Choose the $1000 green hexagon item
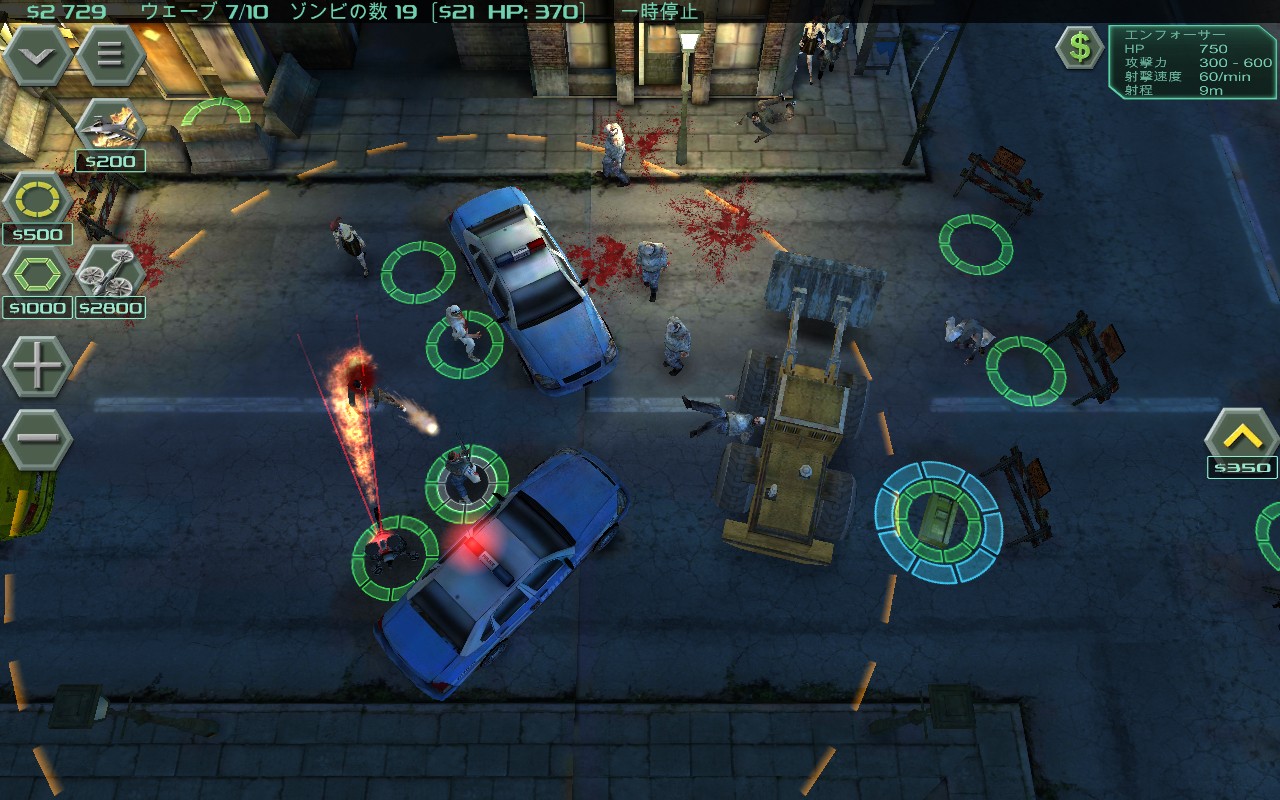This screenshot has height=800, width=1280. (x=38, y=273)
